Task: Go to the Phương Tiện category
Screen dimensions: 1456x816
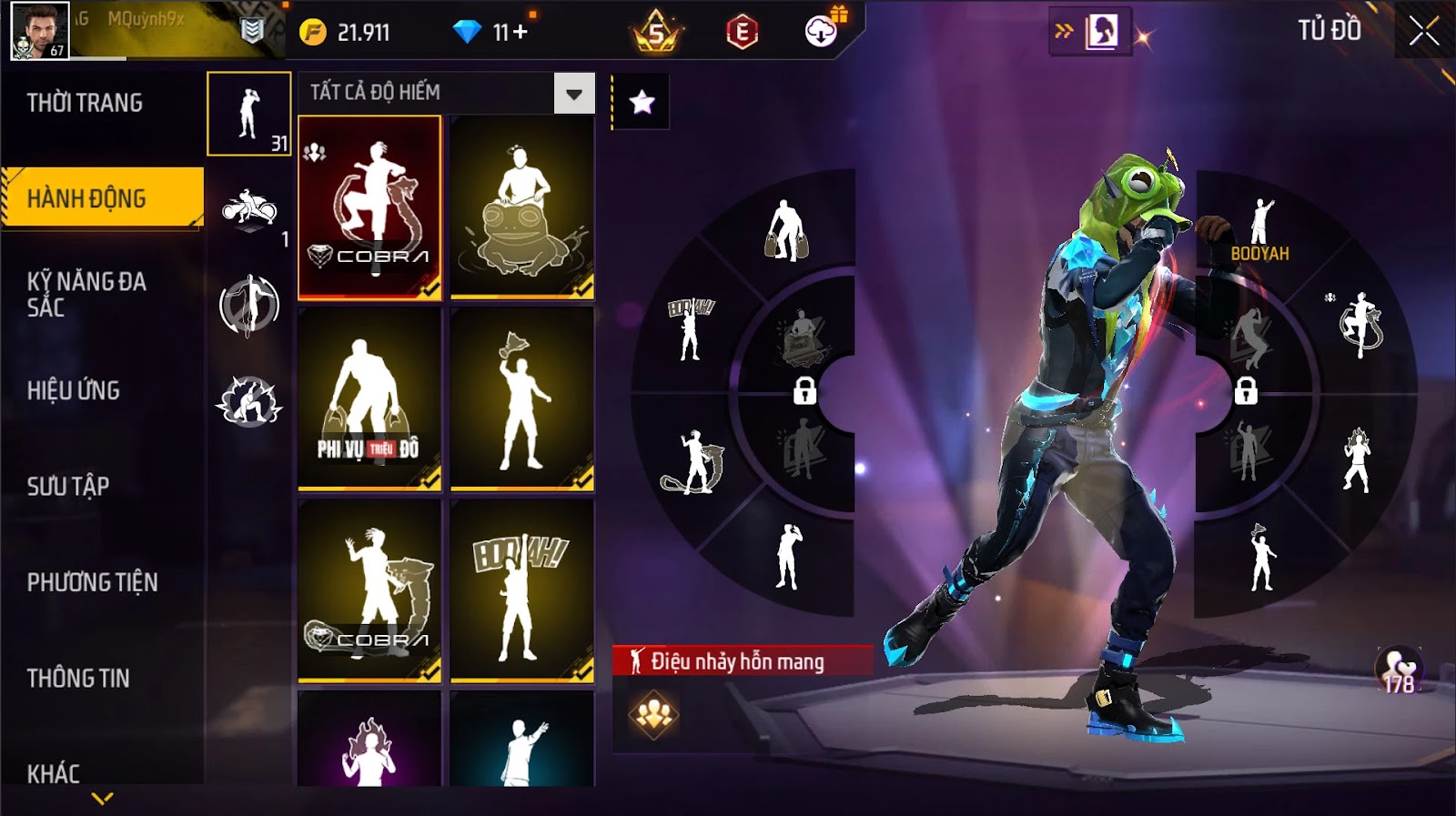Action: point(92,582)
